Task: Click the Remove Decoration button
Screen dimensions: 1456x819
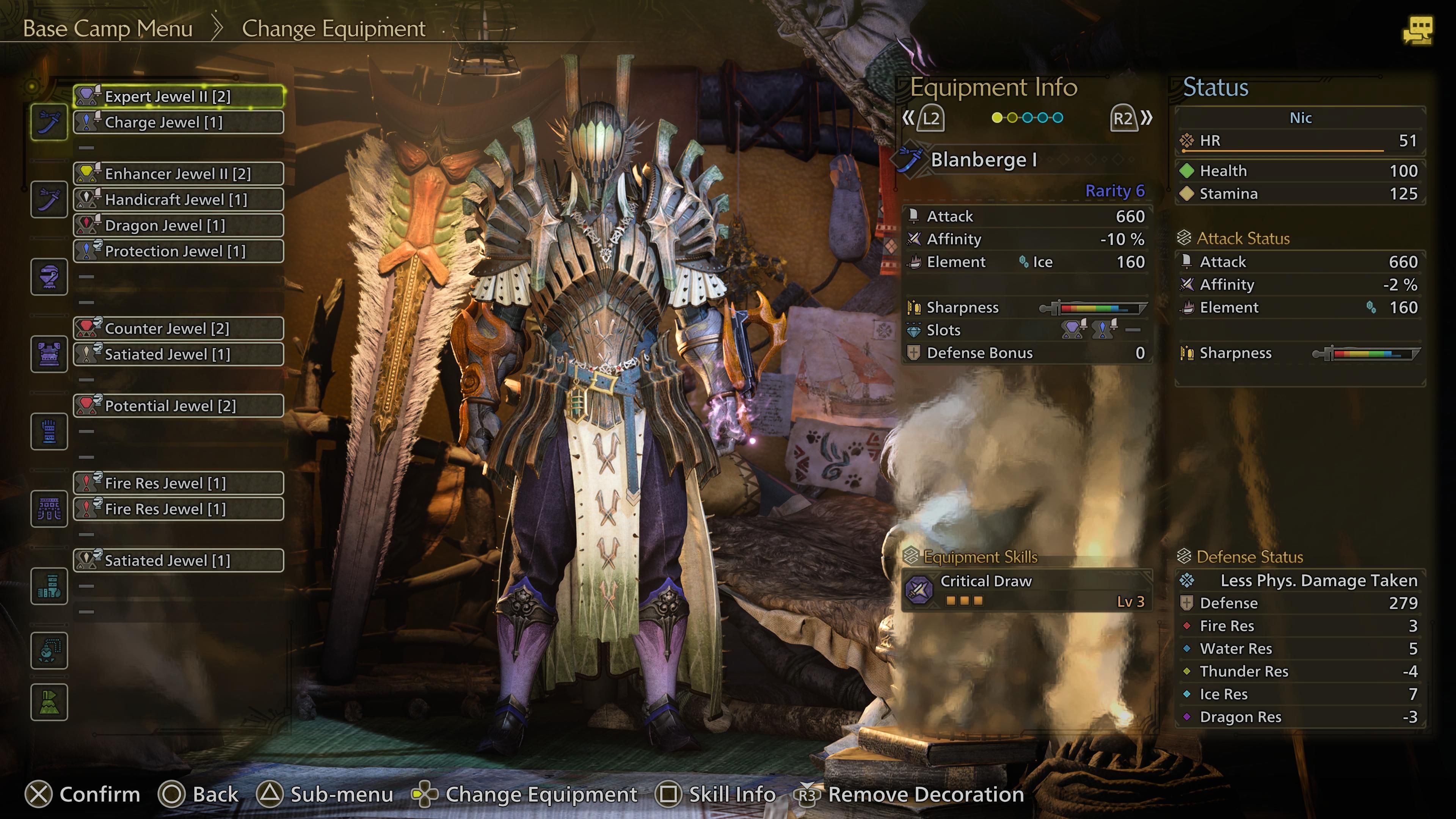Action: [924, 794]
